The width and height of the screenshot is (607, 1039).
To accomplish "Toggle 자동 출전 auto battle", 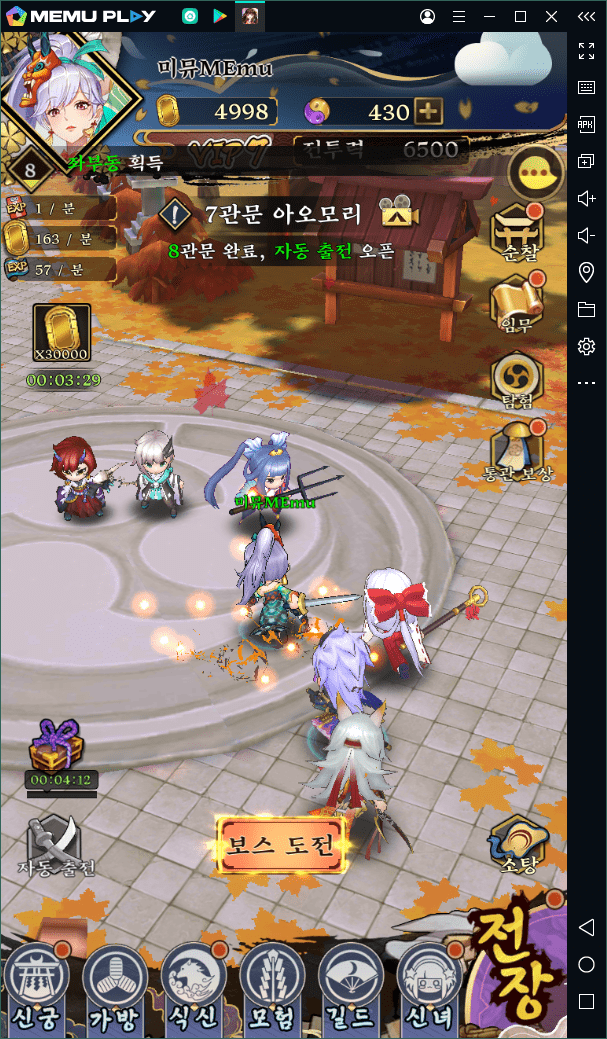I will 55,845.
